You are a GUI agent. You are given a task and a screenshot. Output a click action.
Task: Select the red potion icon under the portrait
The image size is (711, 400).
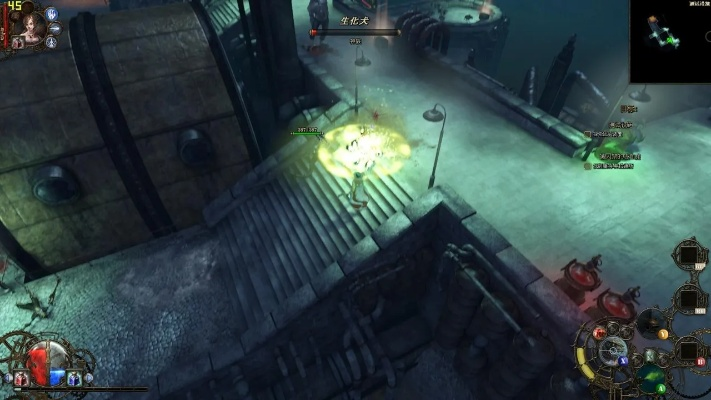(18, 43)
